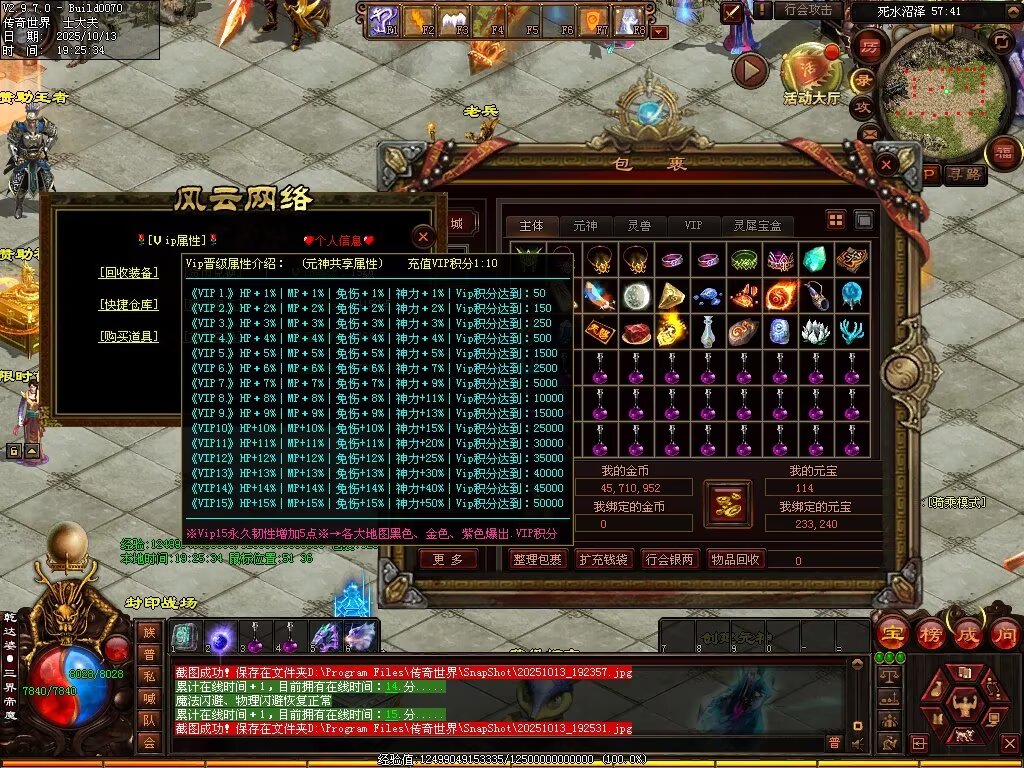Open the 宝 menu button
1024x768 pixels.
click(891, 633)
